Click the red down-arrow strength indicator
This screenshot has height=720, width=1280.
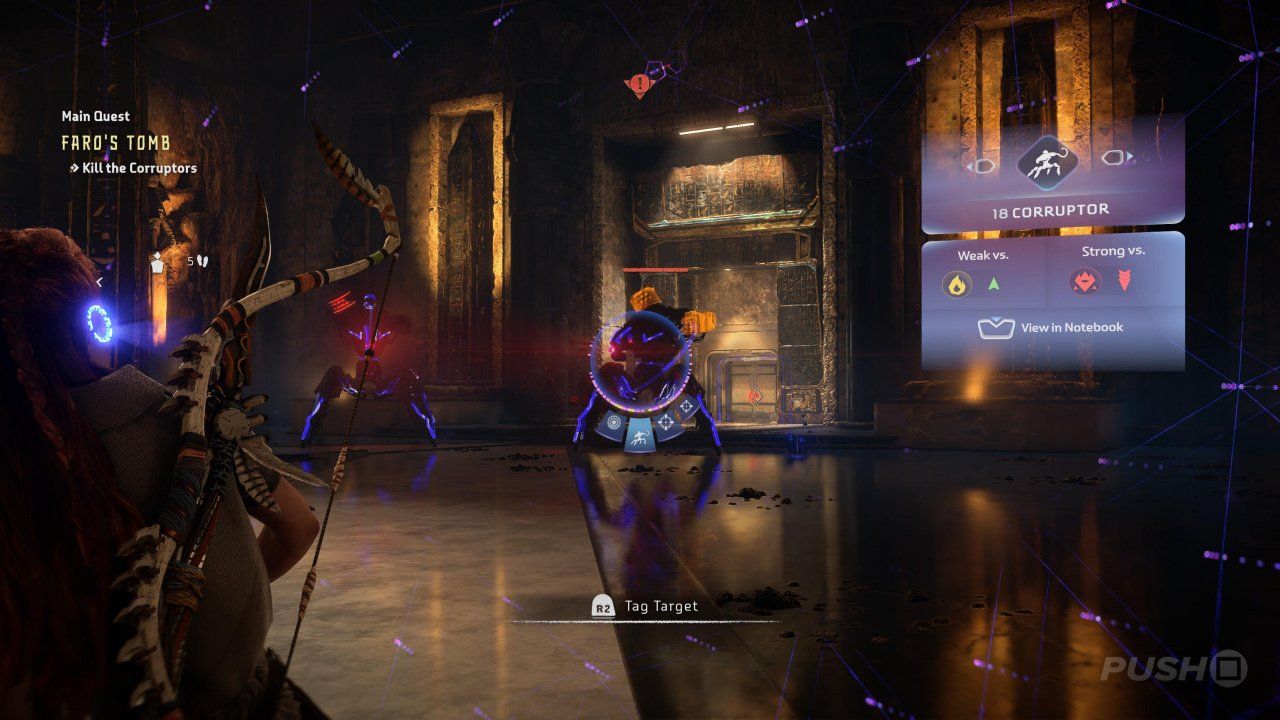(1124, 281)
